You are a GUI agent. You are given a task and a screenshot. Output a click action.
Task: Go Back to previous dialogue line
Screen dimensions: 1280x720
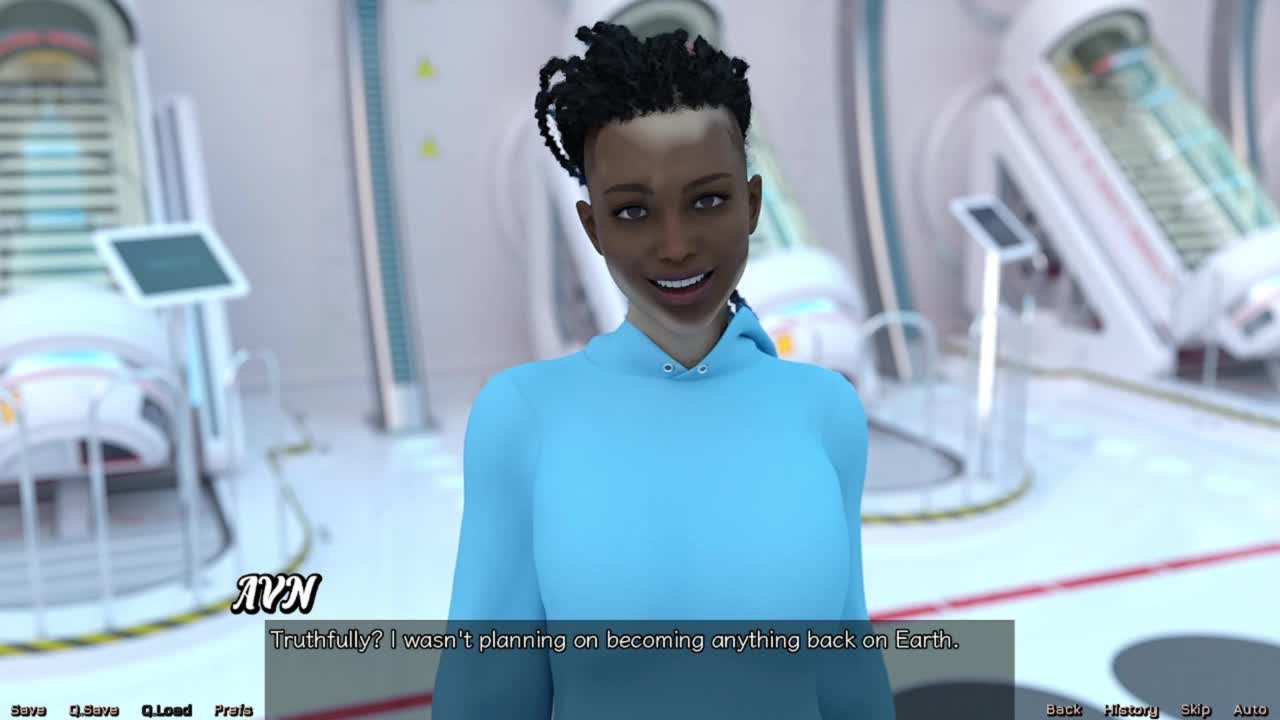point(1064,710)
